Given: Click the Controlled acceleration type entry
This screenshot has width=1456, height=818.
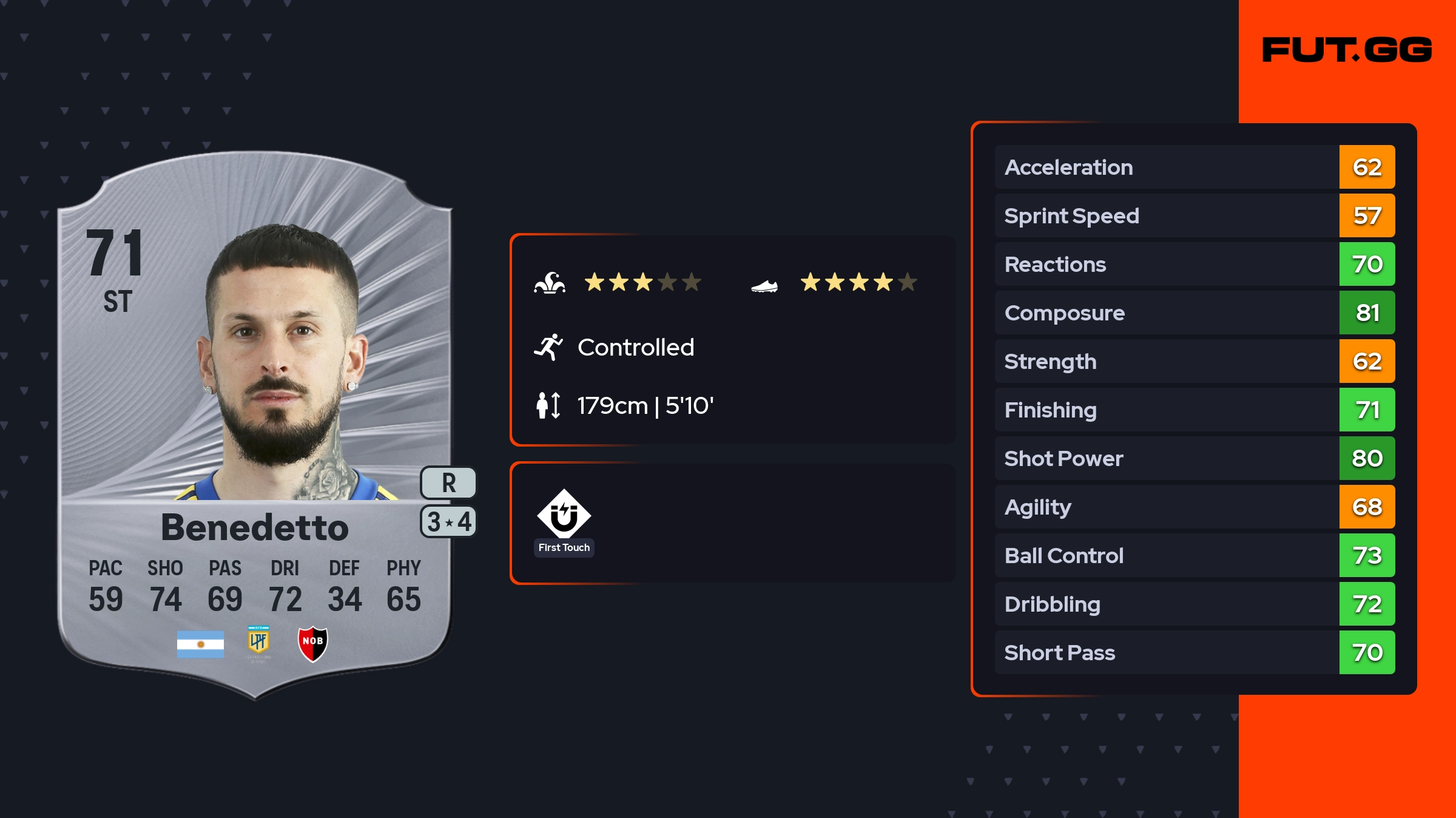Looking at the screenshot, I should click(635, 347).
